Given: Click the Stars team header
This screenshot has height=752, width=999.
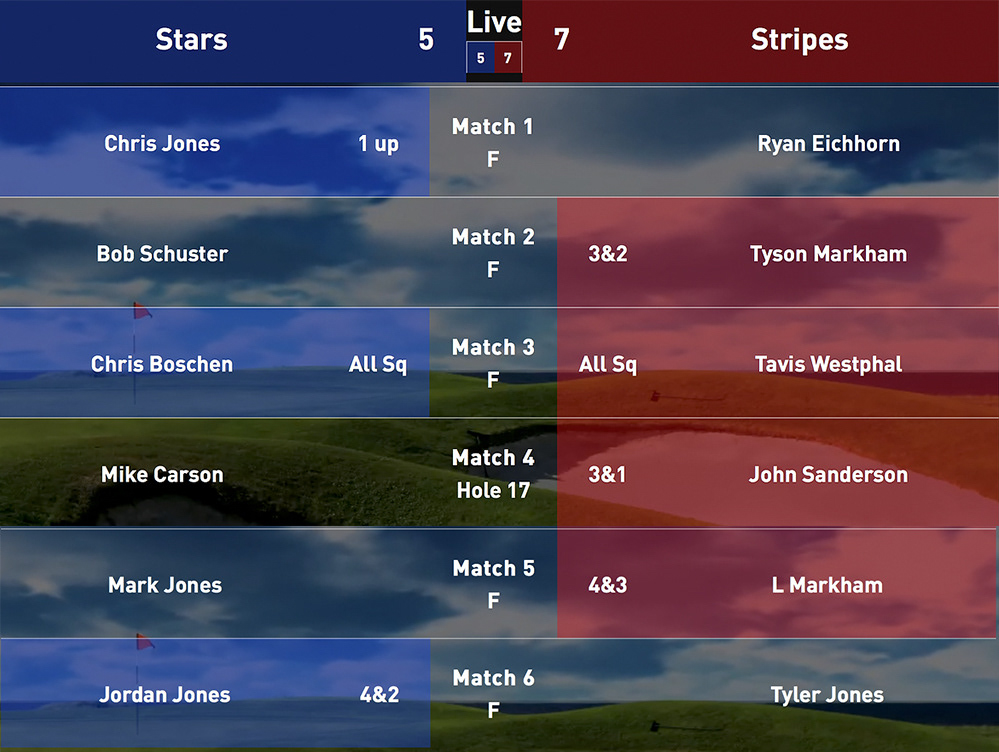Looking at the screenshot, I should 192,40.
